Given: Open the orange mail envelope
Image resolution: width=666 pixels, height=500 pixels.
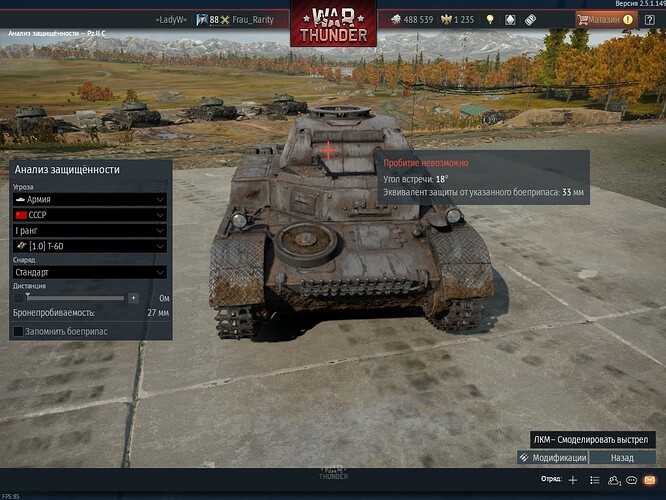Looking at the screenshot, I should tap(648, 480).
